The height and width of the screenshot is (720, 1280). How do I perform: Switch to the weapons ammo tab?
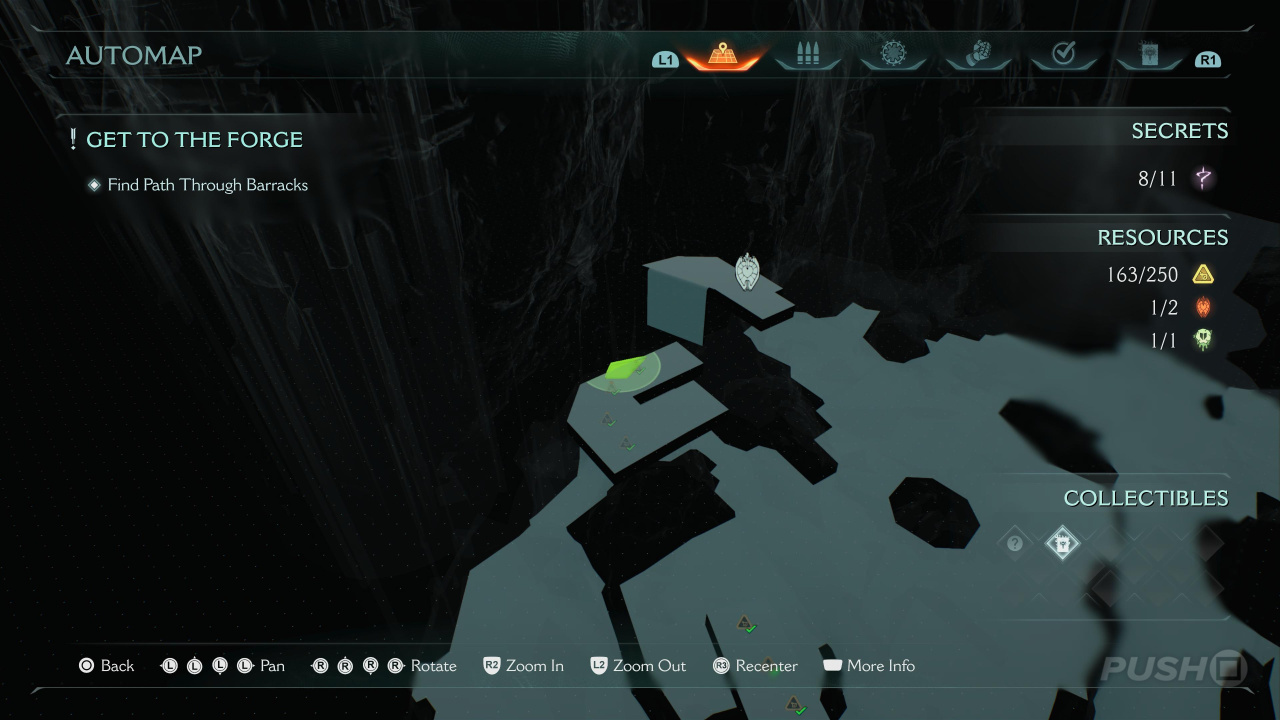tap(807, 55)
